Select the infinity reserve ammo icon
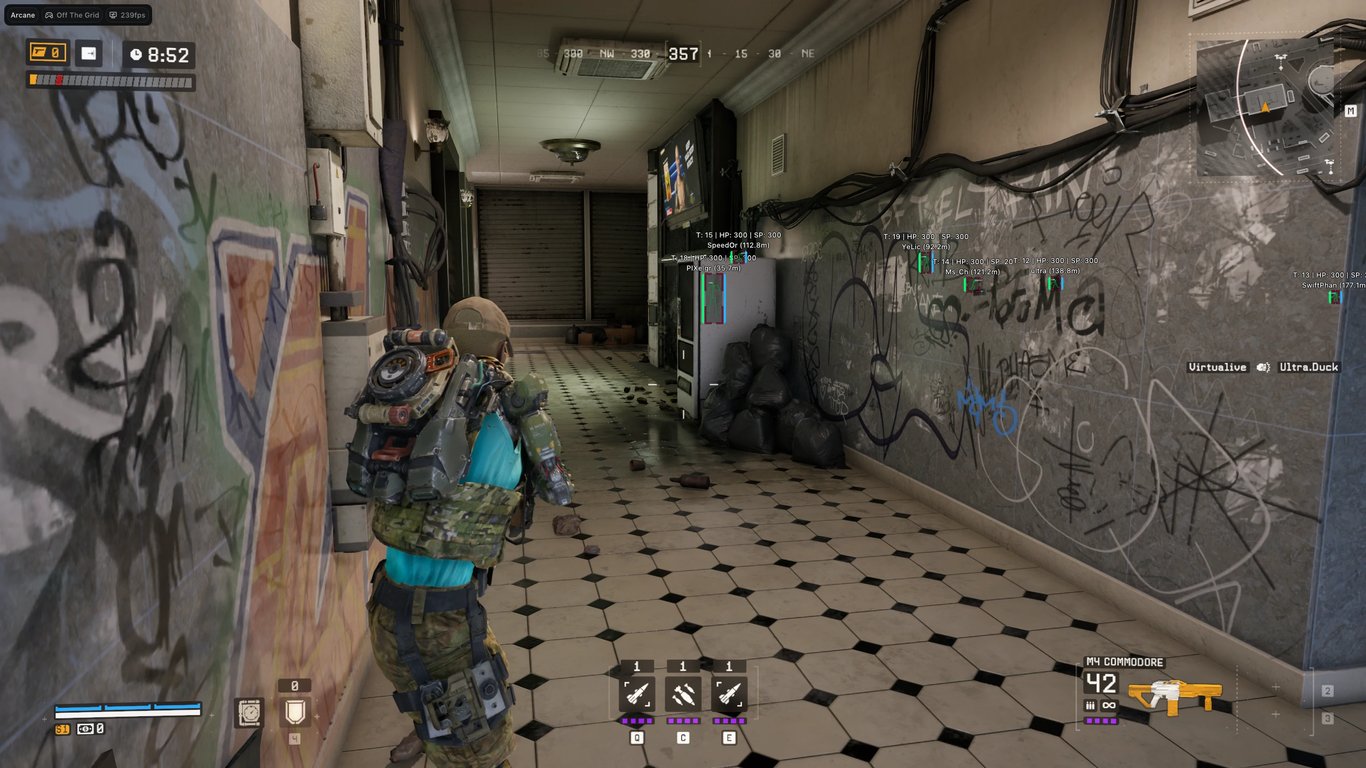Image resolution: width=1366 pixels, height=768 pixels. tap(1107, 704)
